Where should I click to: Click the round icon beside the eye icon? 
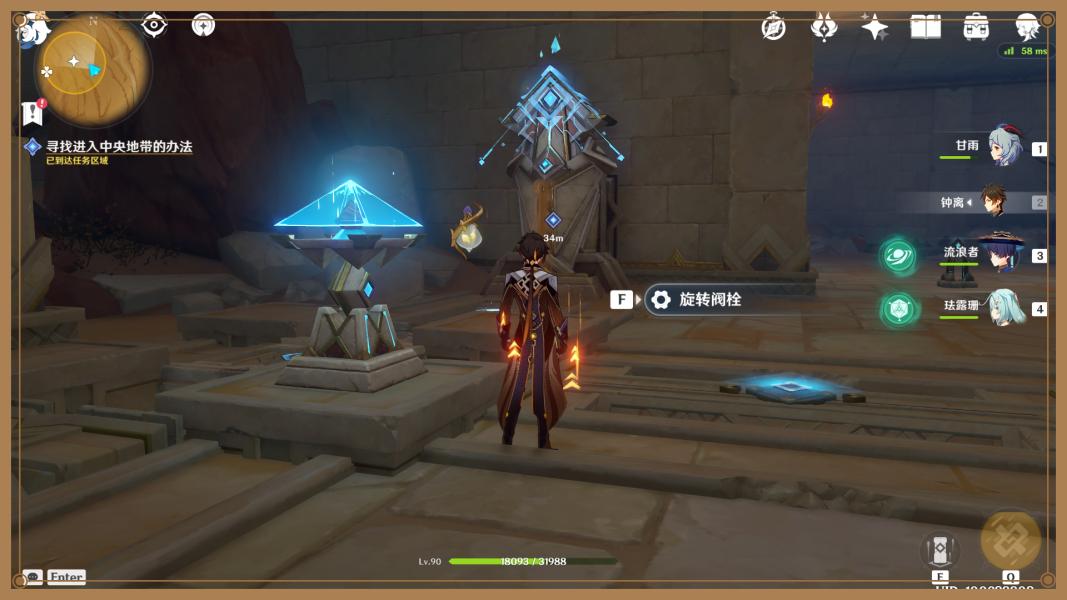click(x=203, y=25)
